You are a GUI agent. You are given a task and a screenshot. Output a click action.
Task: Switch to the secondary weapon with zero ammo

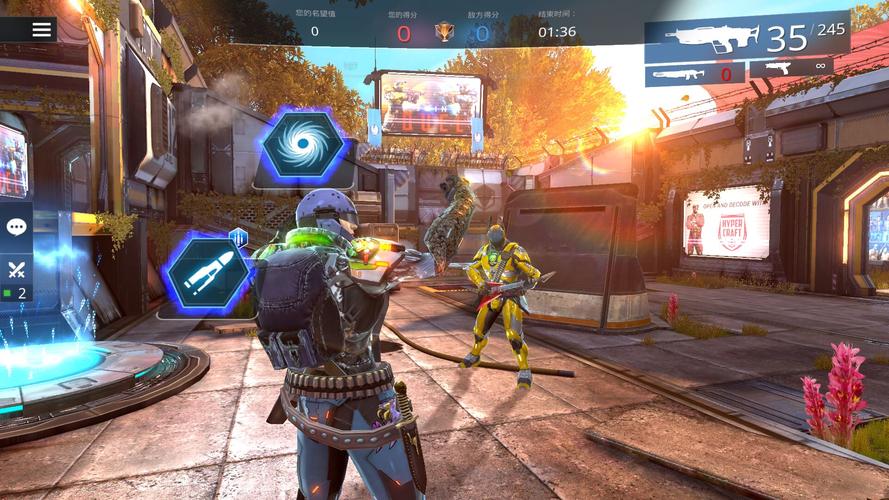pos(695,72)
